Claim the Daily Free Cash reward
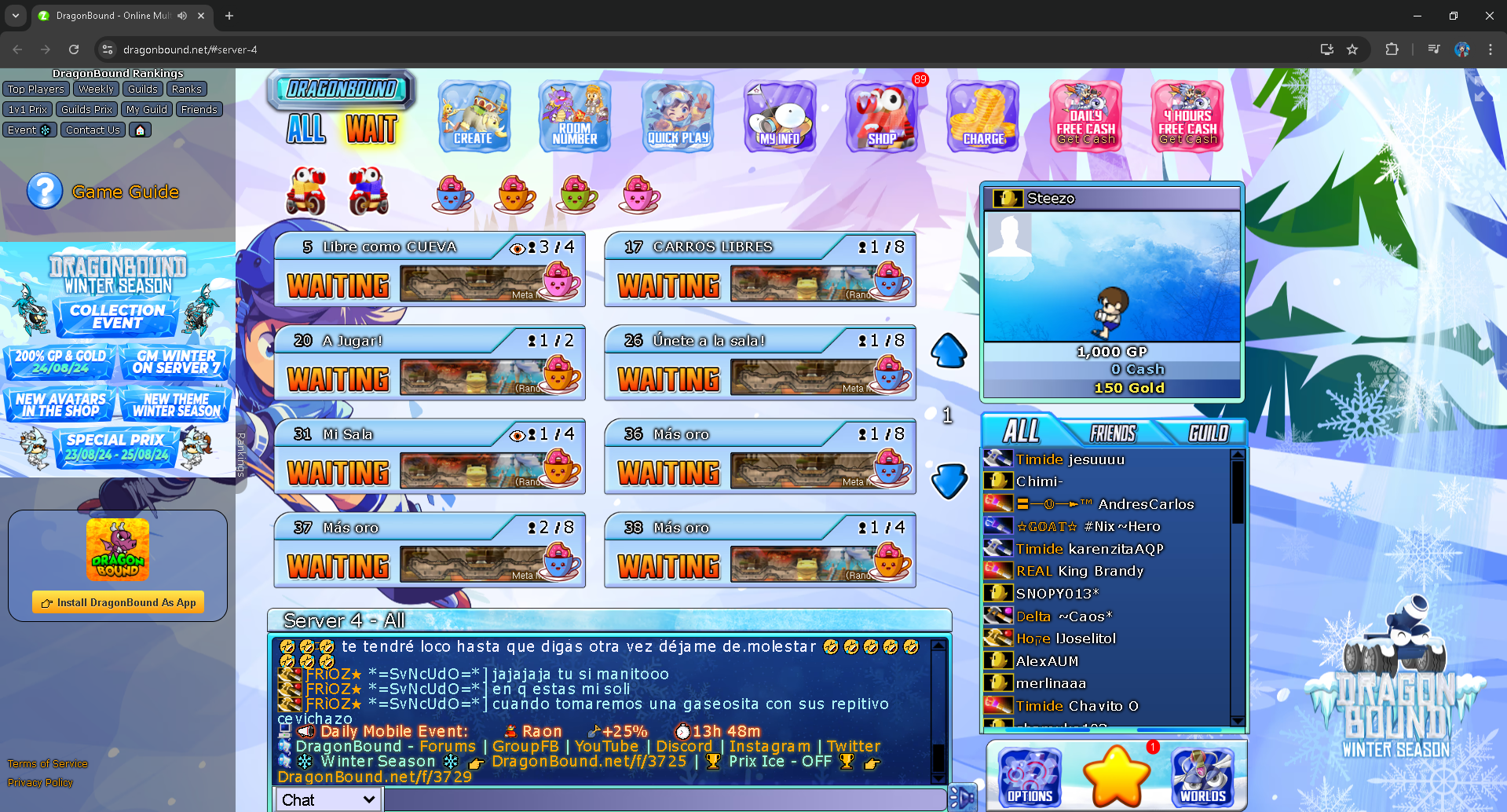This screenshot has height=812, width=1507. coord(1085,116)
